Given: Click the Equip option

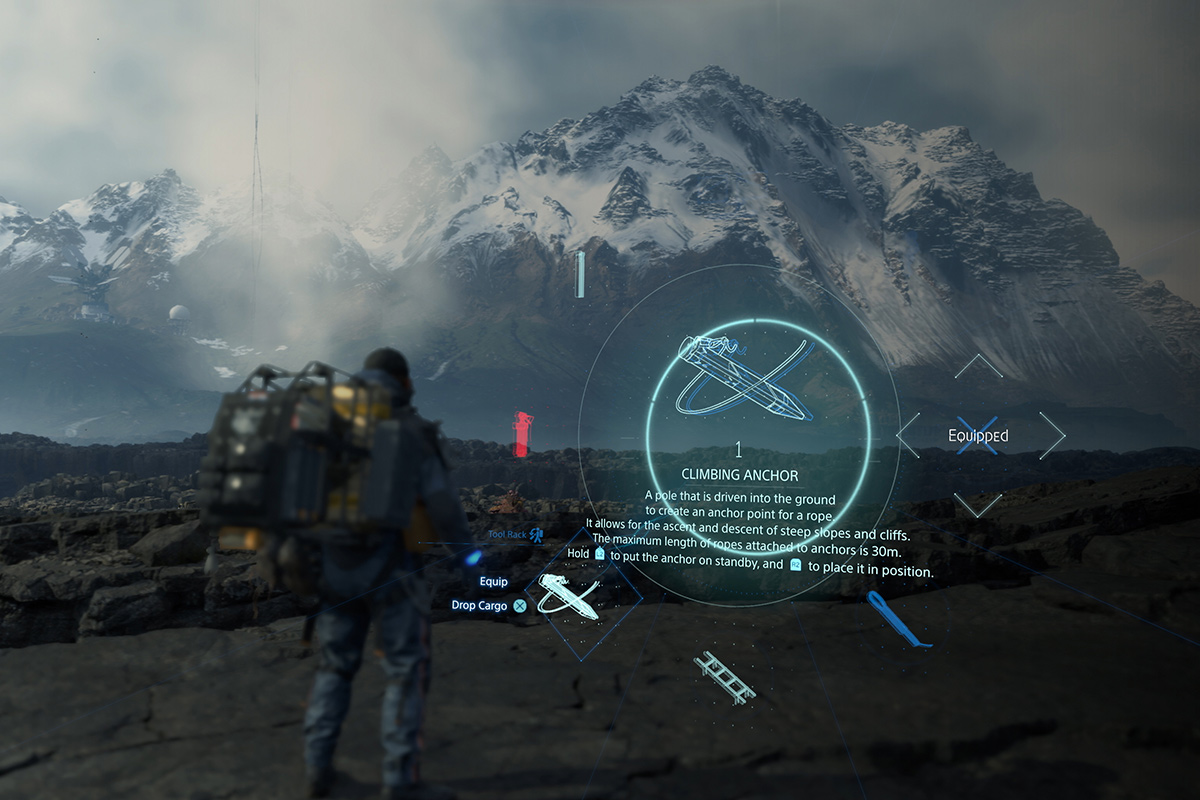Looking at the screenshot, I should (x=493, y=582).
